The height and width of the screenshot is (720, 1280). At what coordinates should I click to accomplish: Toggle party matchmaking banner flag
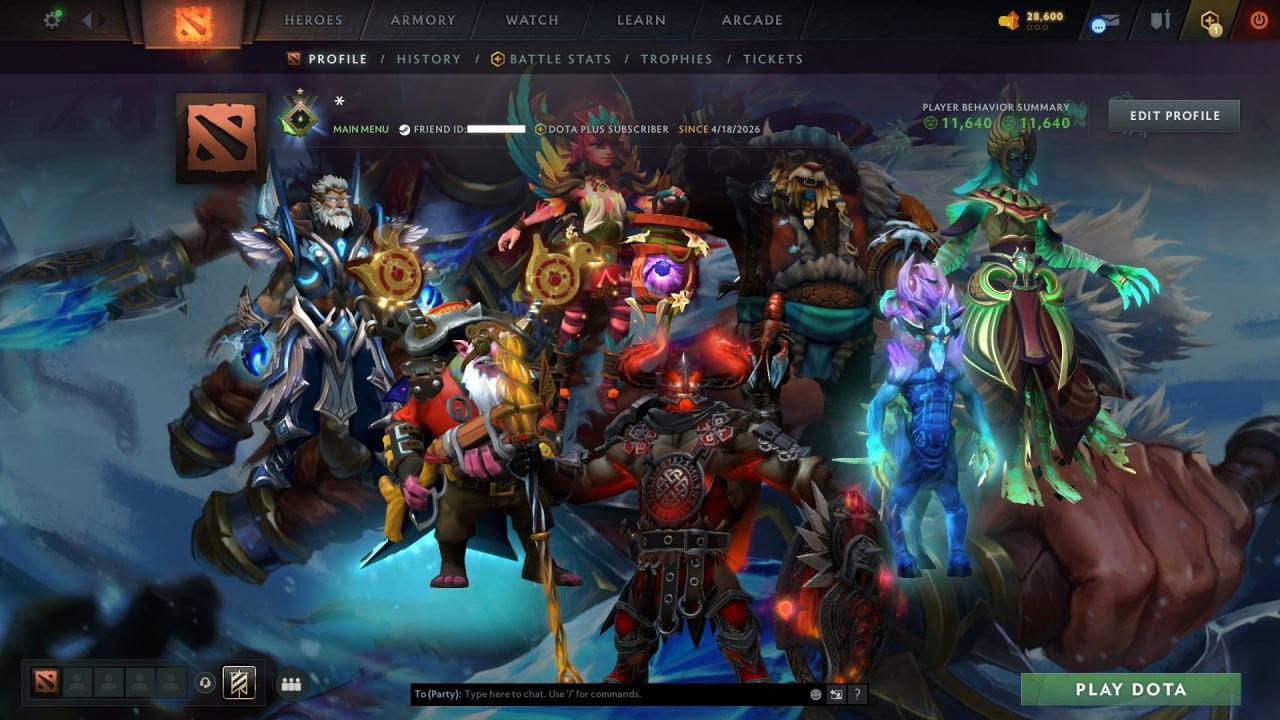[238, 682]
